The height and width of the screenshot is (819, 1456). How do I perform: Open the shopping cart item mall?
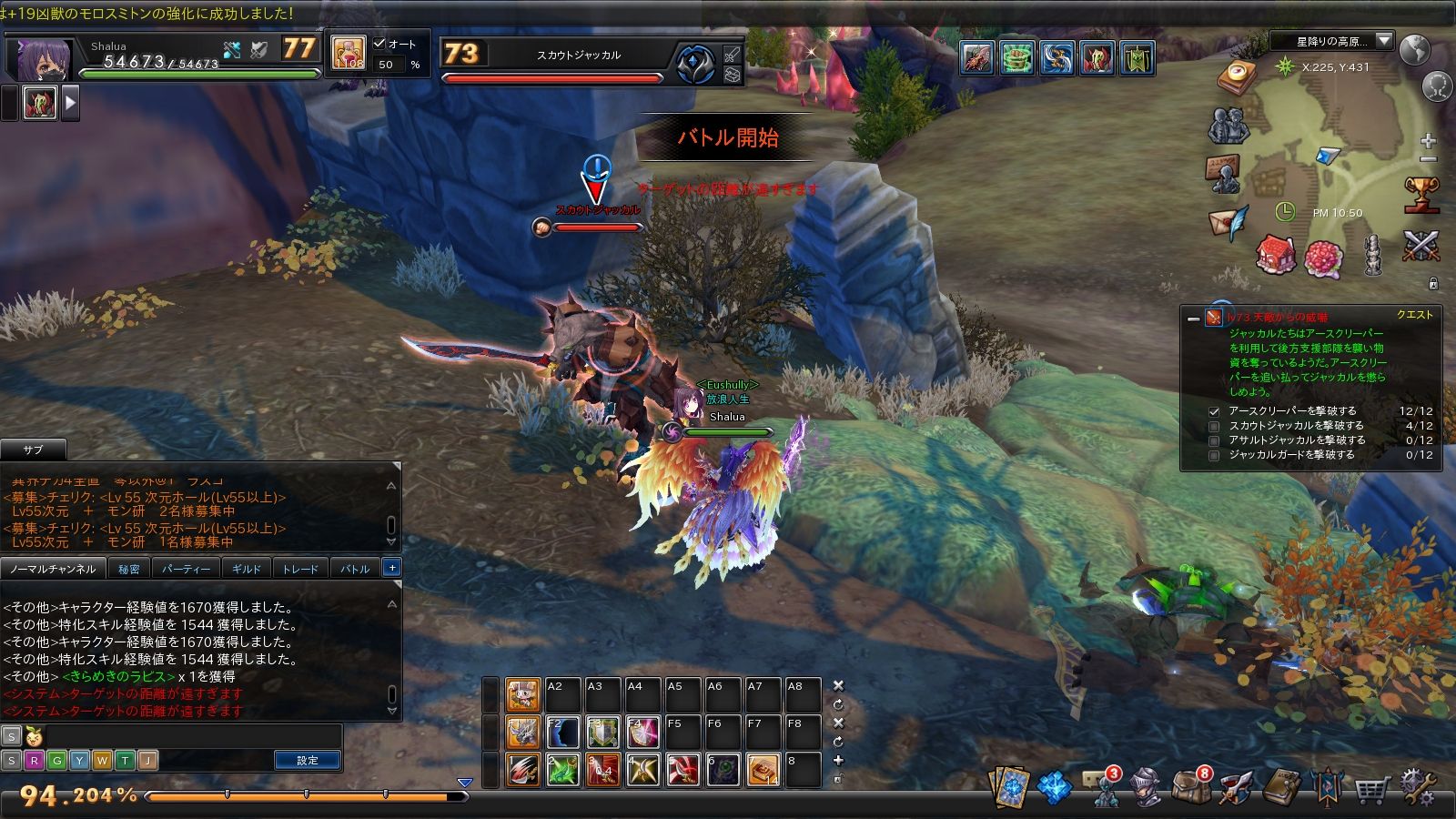(1370, 788)
